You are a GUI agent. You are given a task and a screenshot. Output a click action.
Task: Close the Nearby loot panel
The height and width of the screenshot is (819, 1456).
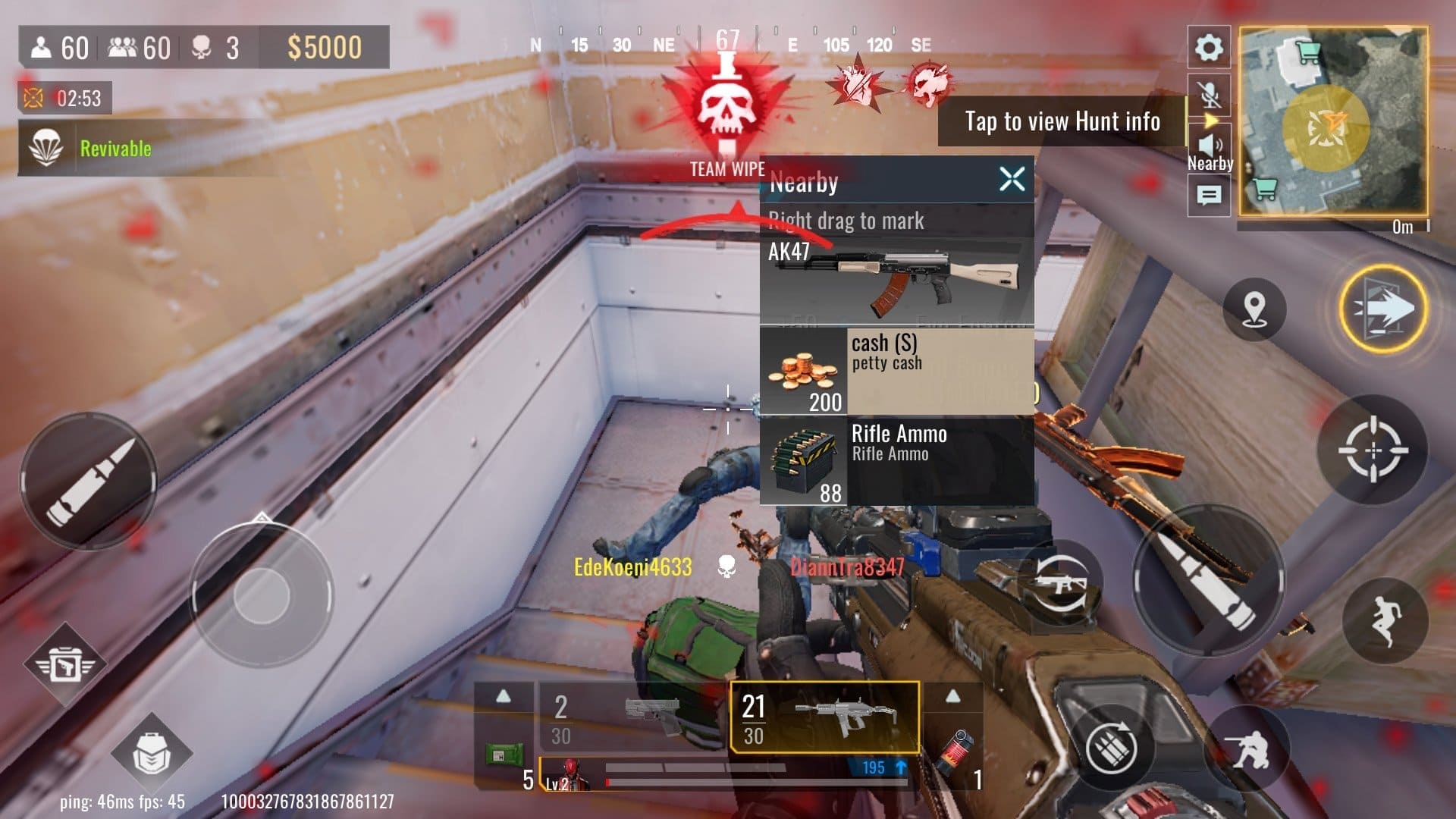pos(1012,180)
